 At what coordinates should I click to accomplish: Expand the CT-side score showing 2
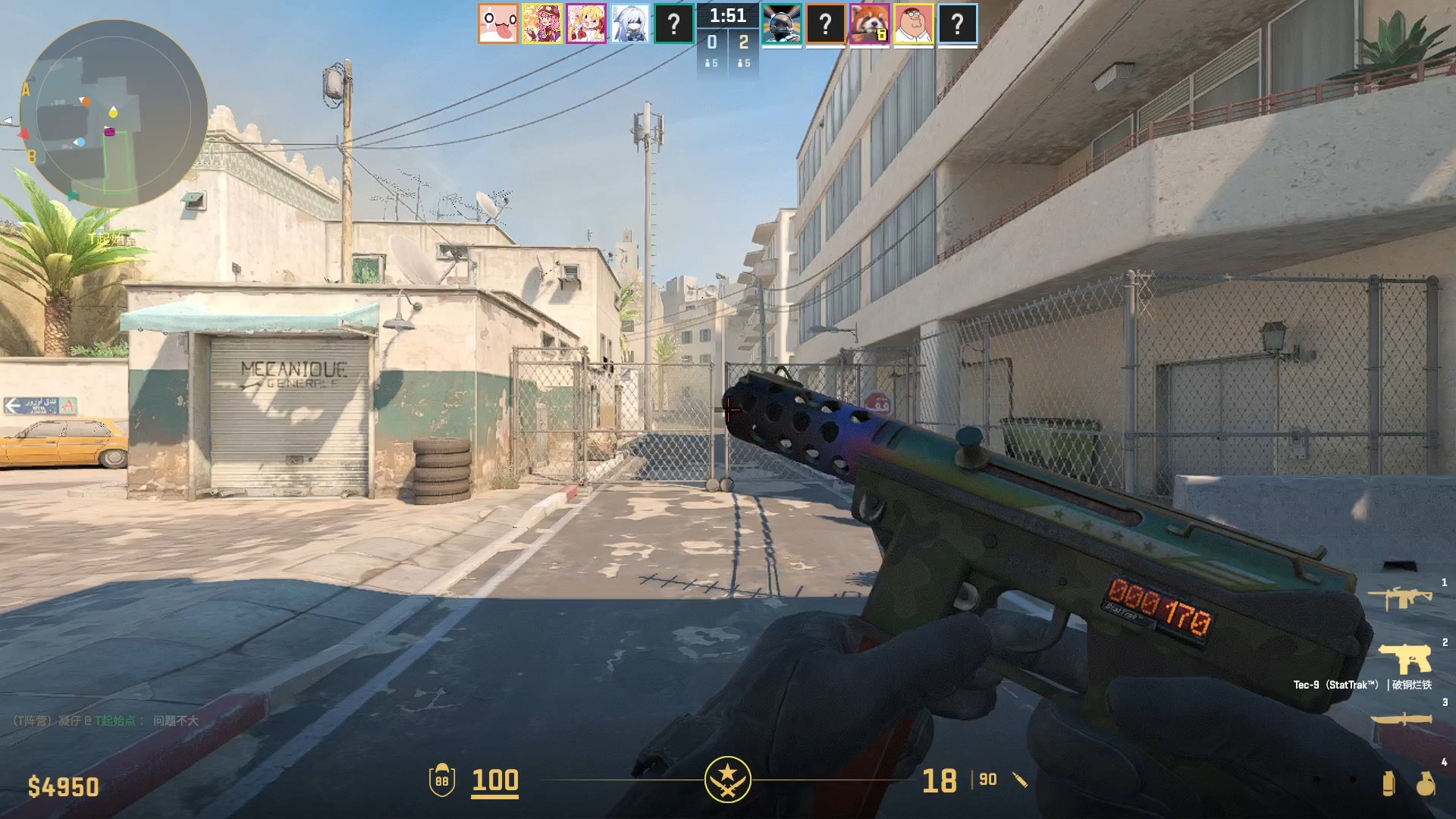[744, 43]
